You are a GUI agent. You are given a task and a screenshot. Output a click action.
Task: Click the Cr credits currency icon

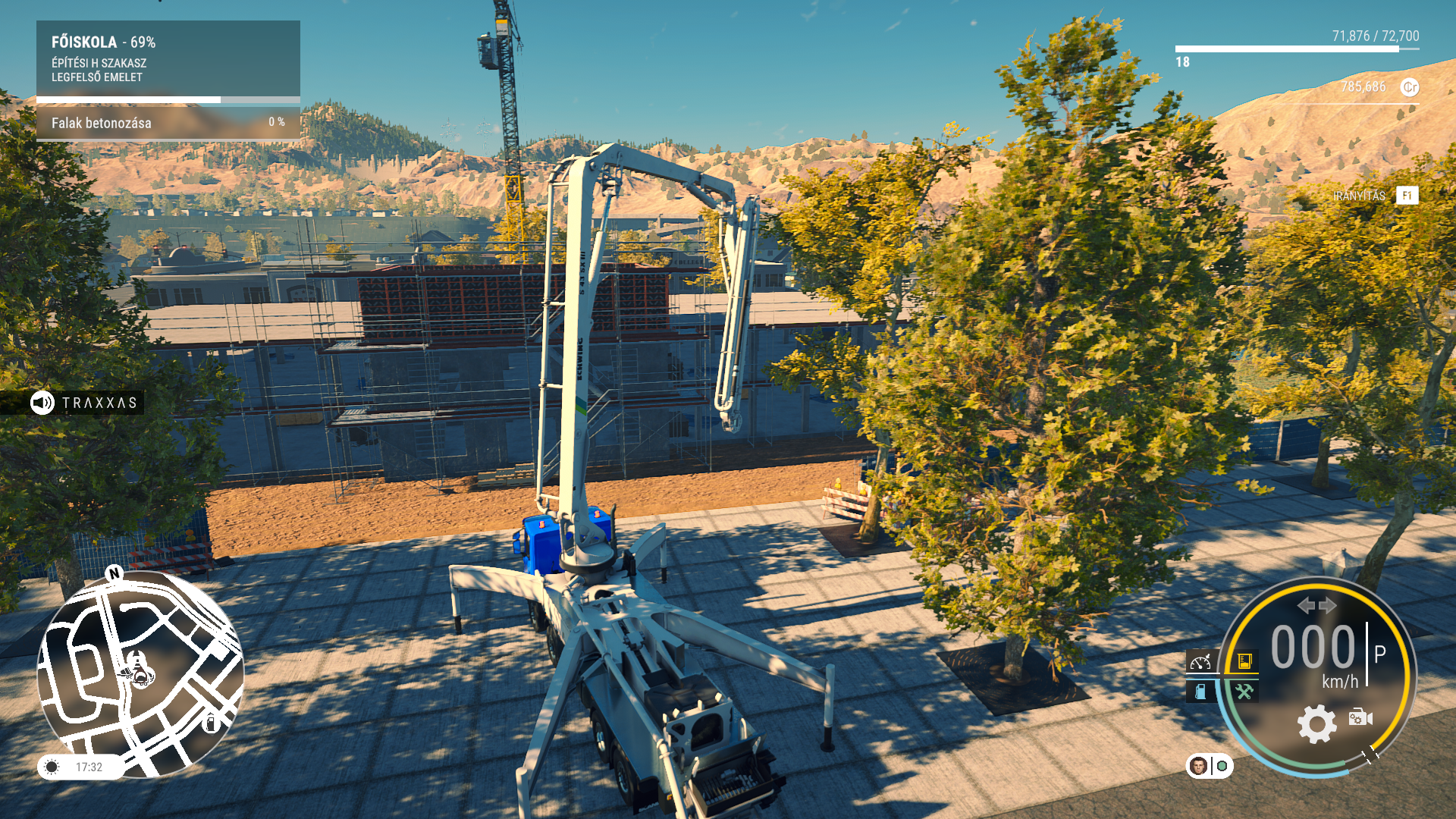[1409, 87]
